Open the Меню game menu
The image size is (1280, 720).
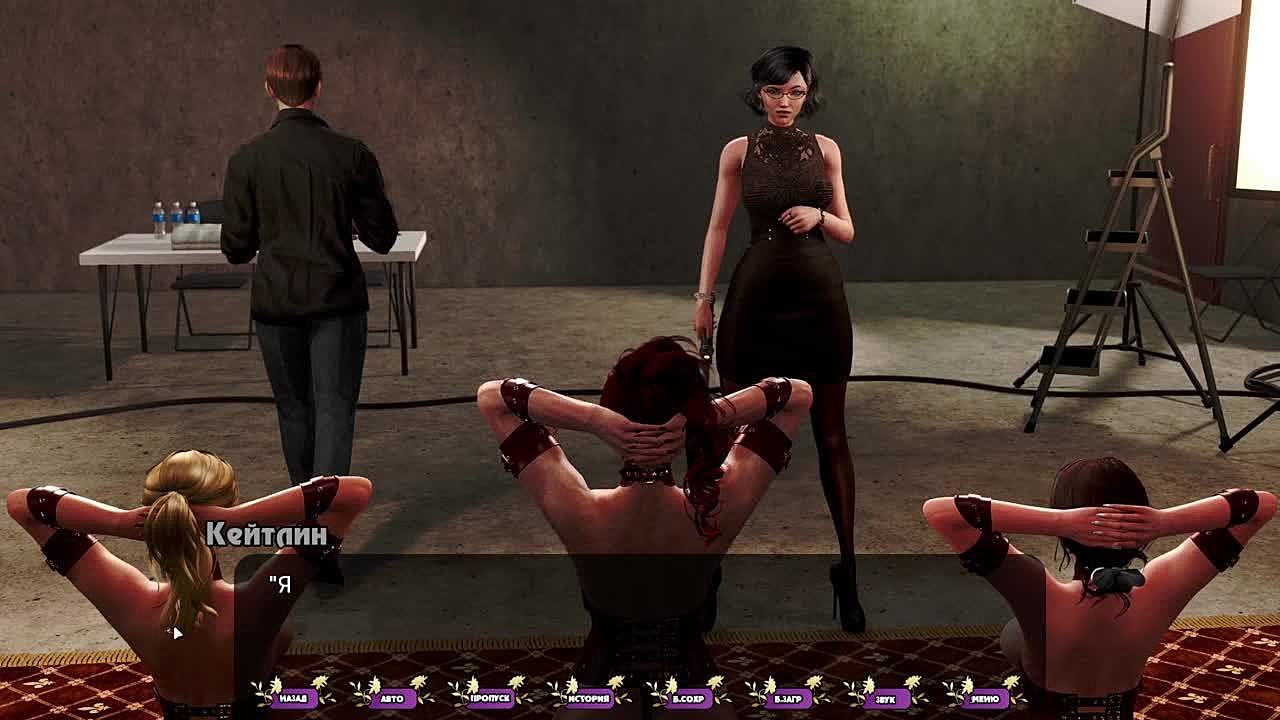pyautogui.click(x=985, y=698)
